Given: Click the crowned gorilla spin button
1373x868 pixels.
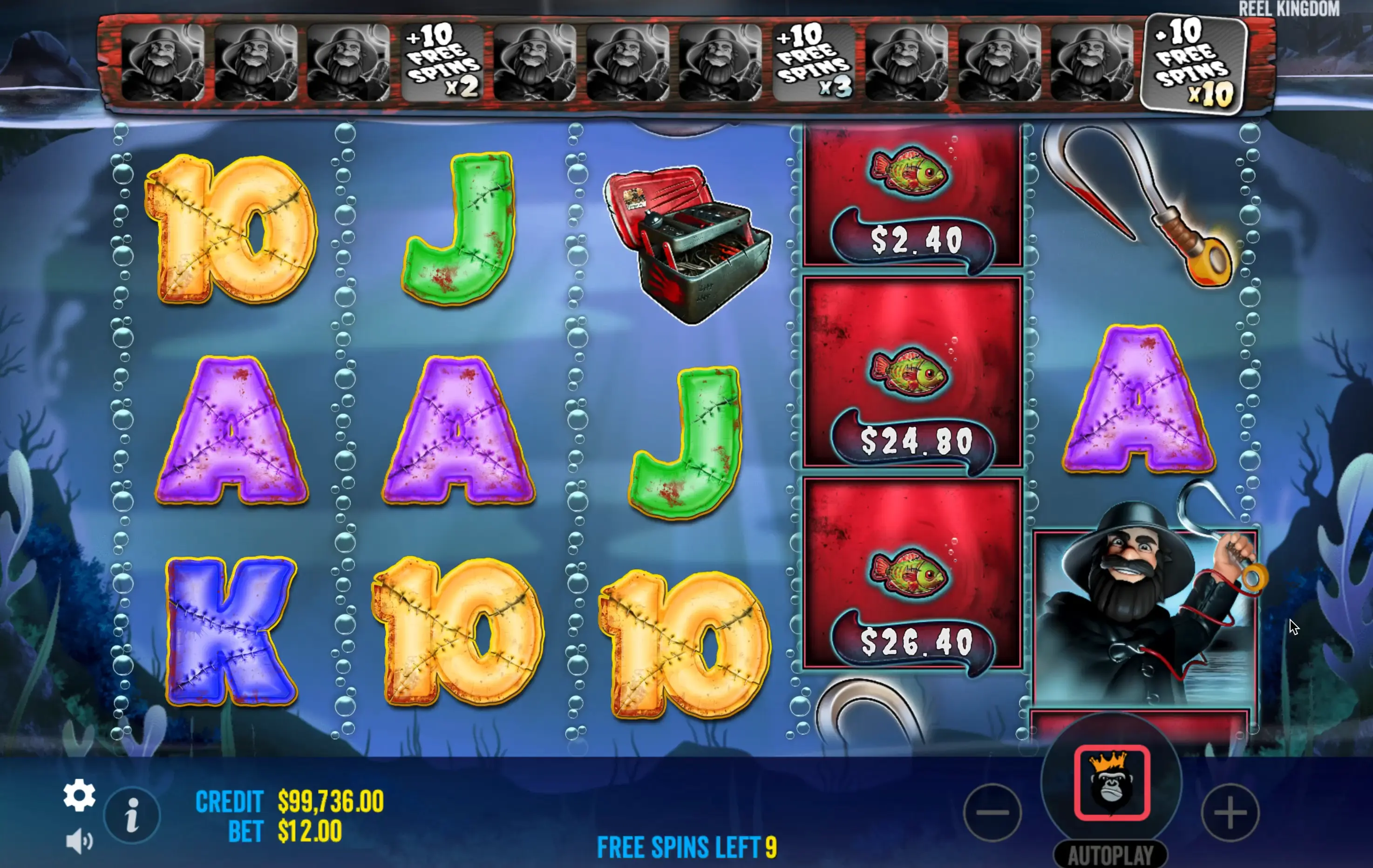Looking at the screenshot, I should coord(1111,783).
